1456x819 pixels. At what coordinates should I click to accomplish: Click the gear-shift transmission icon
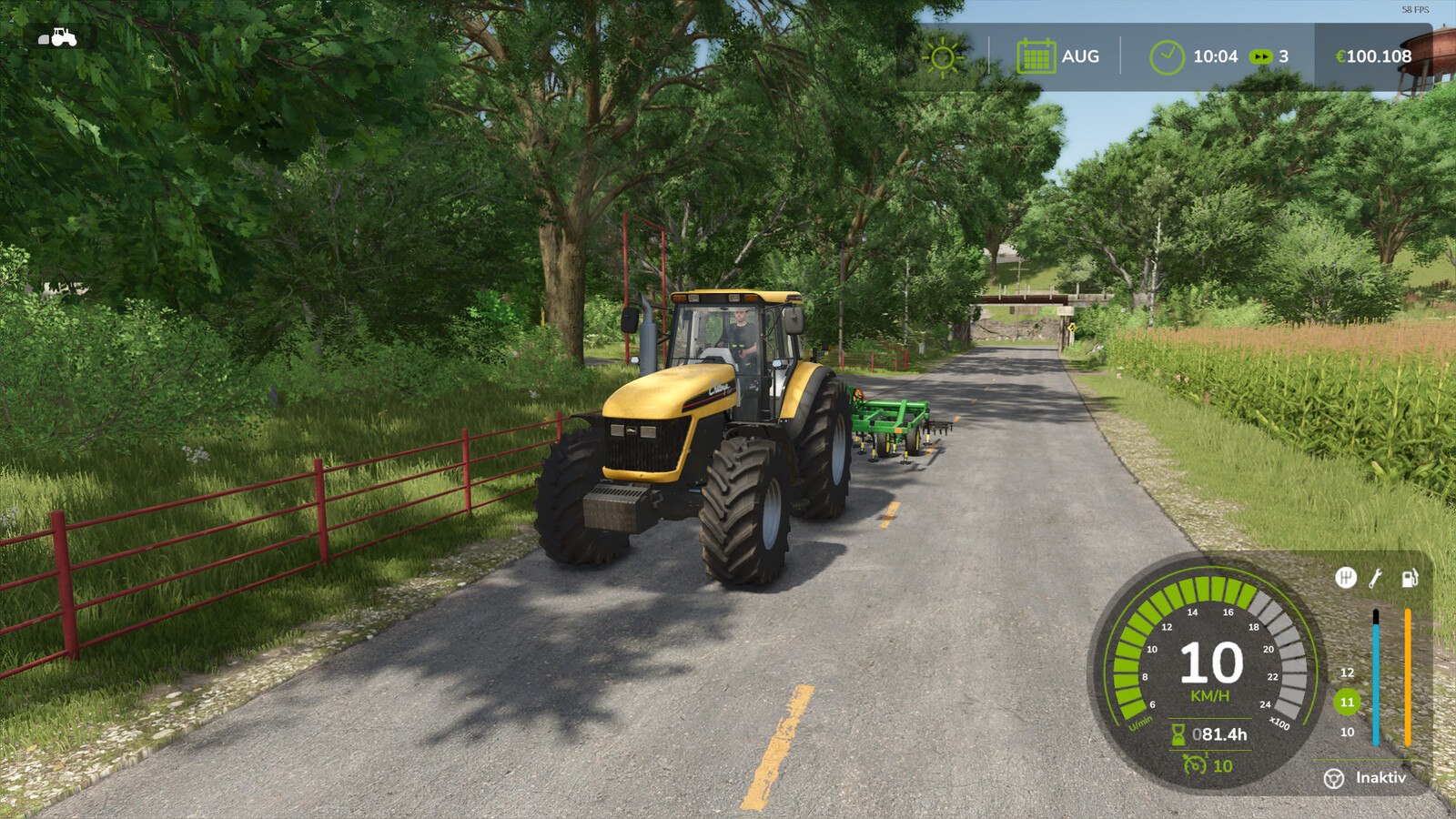click(x=1345, y=578)
